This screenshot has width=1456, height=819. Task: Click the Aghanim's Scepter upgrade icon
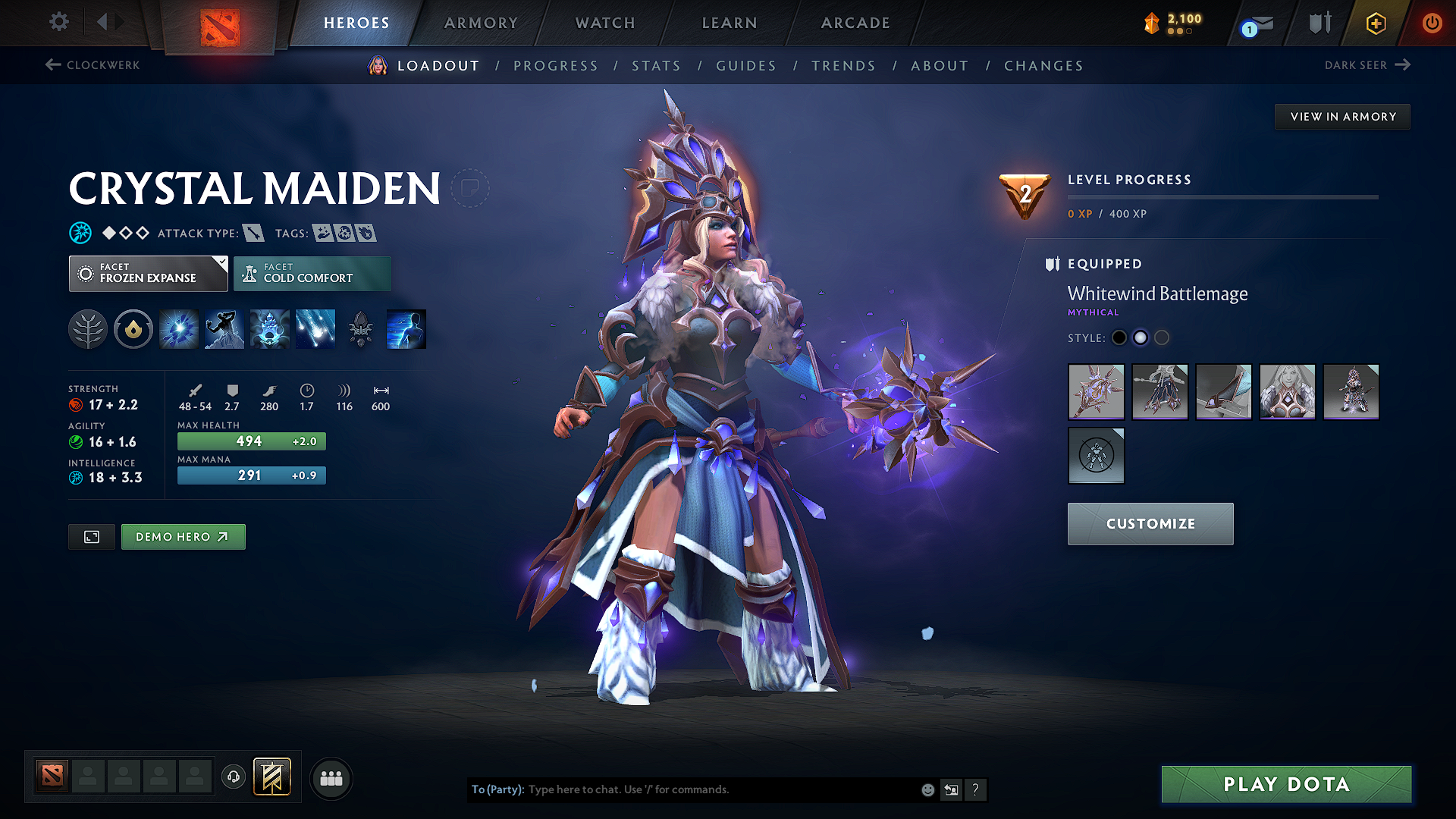(x=360, y=328)
